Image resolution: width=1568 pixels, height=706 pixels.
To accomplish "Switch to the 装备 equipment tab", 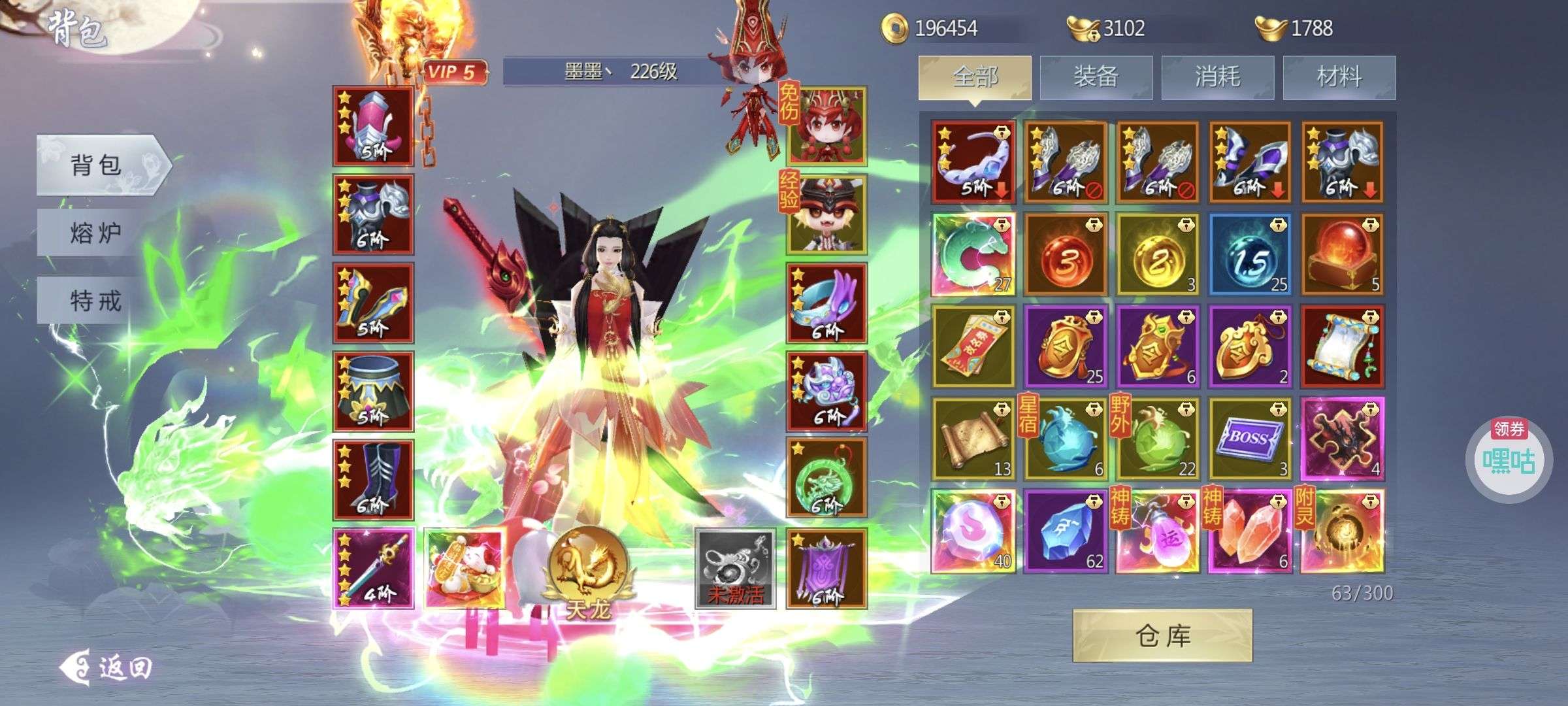I will [x=1096, y=77].
